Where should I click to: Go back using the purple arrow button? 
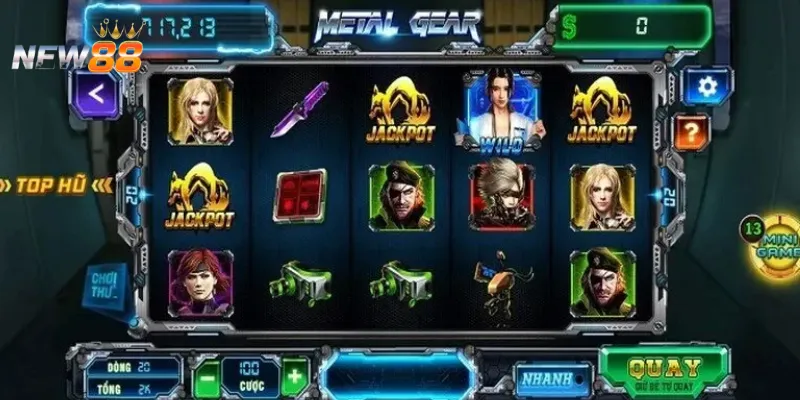click(96, 93)
